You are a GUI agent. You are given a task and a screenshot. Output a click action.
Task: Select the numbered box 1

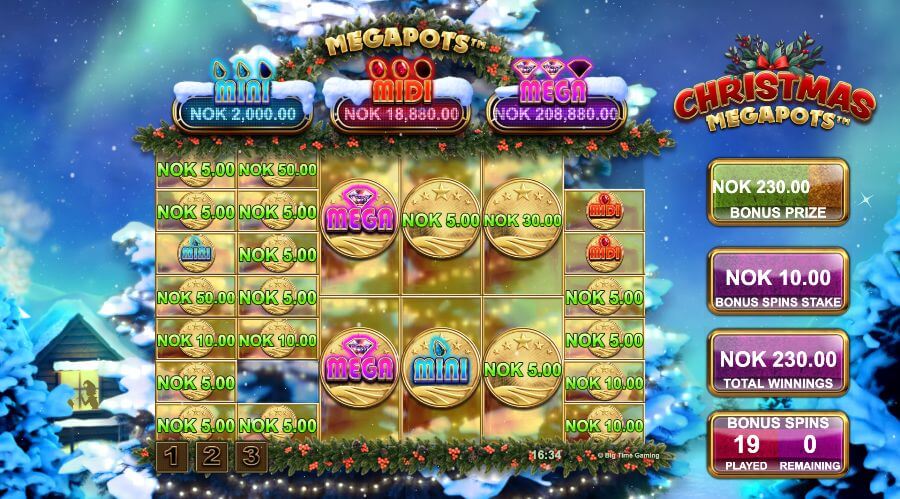point(171,457)
